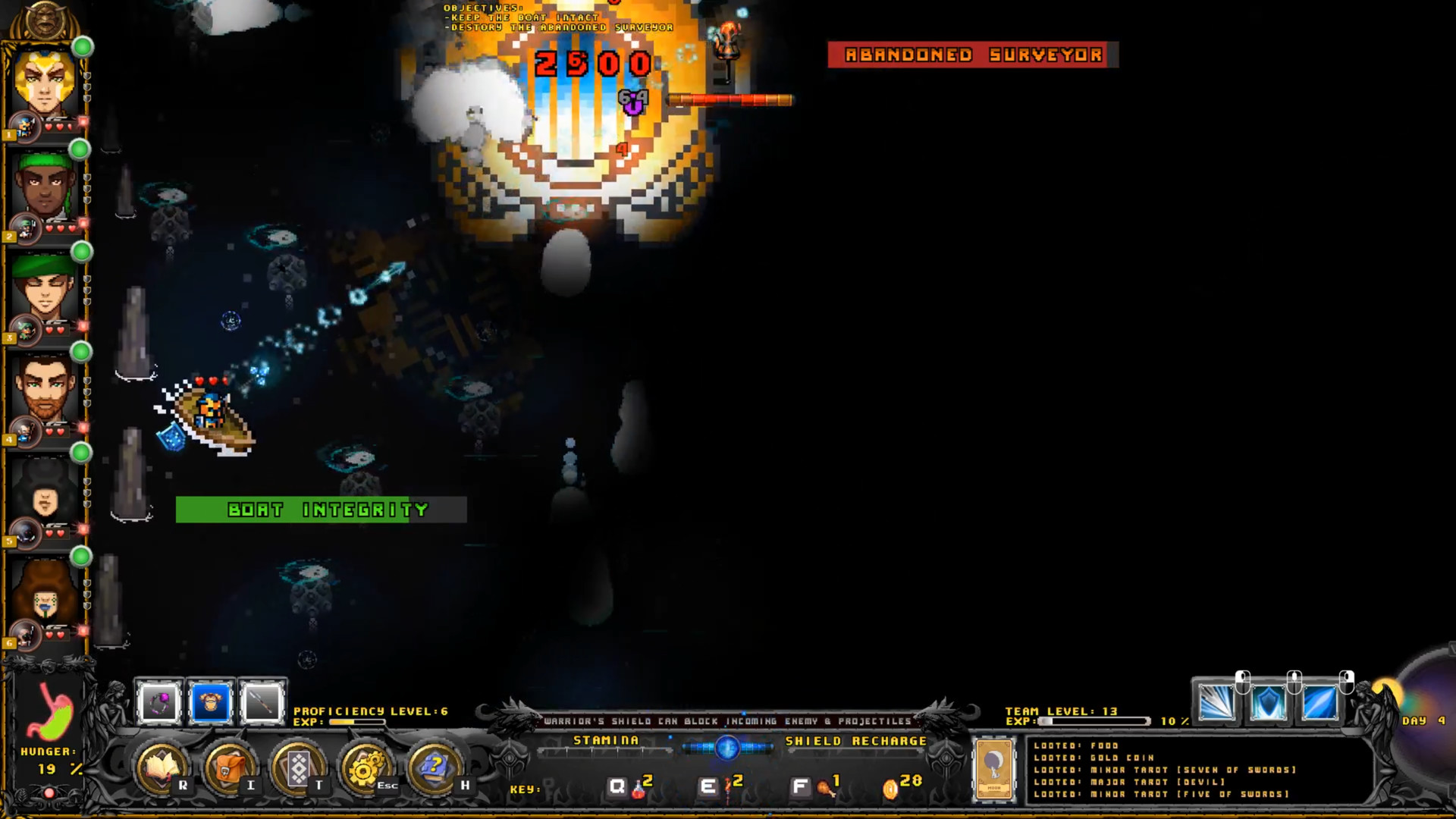
Task: Click the Moon tarot card
Action: [993, 769]
